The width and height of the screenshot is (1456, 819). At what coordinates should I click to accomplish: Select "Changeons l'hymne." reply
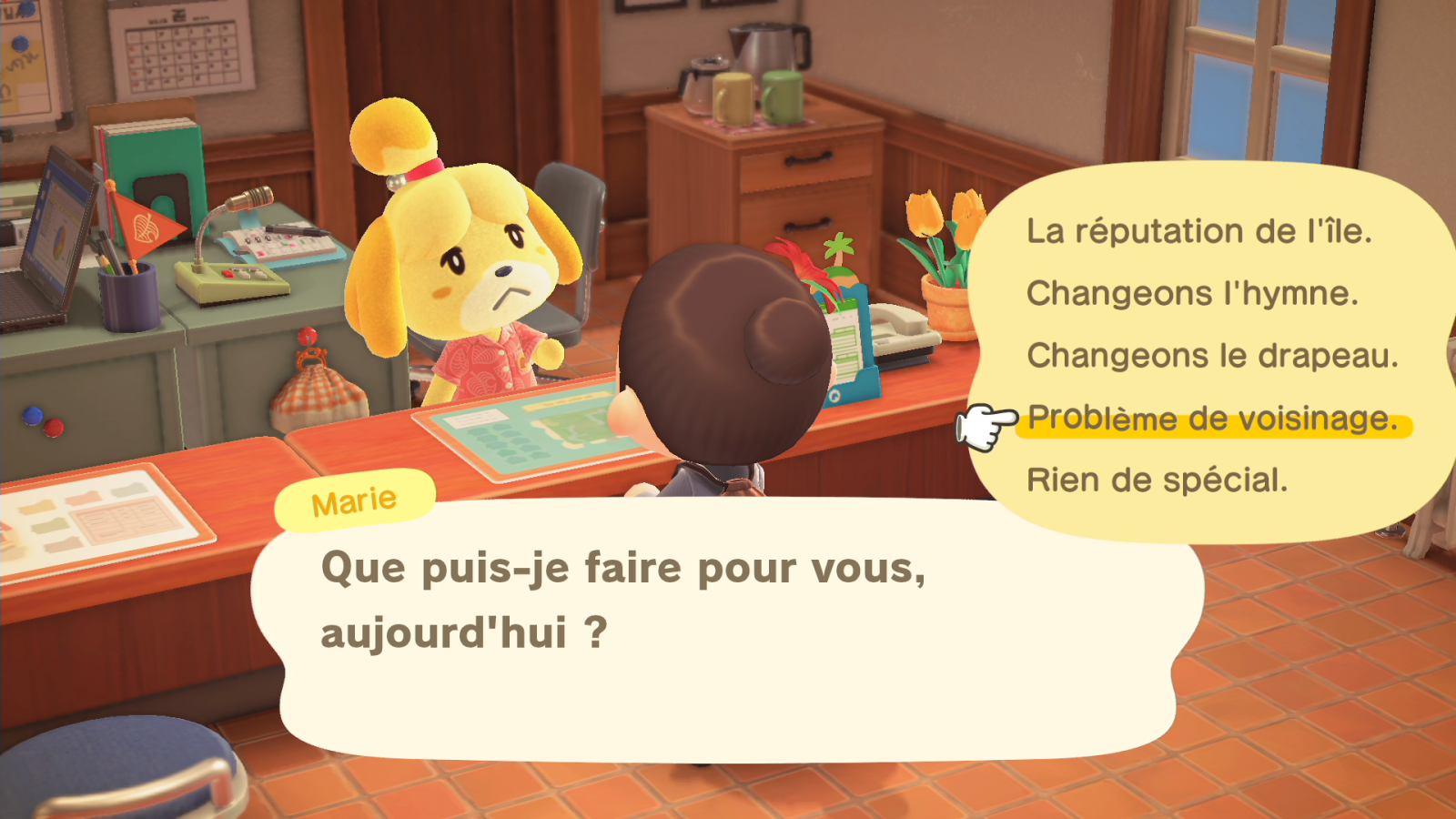pyautogui.click(x=1192, y=293)
